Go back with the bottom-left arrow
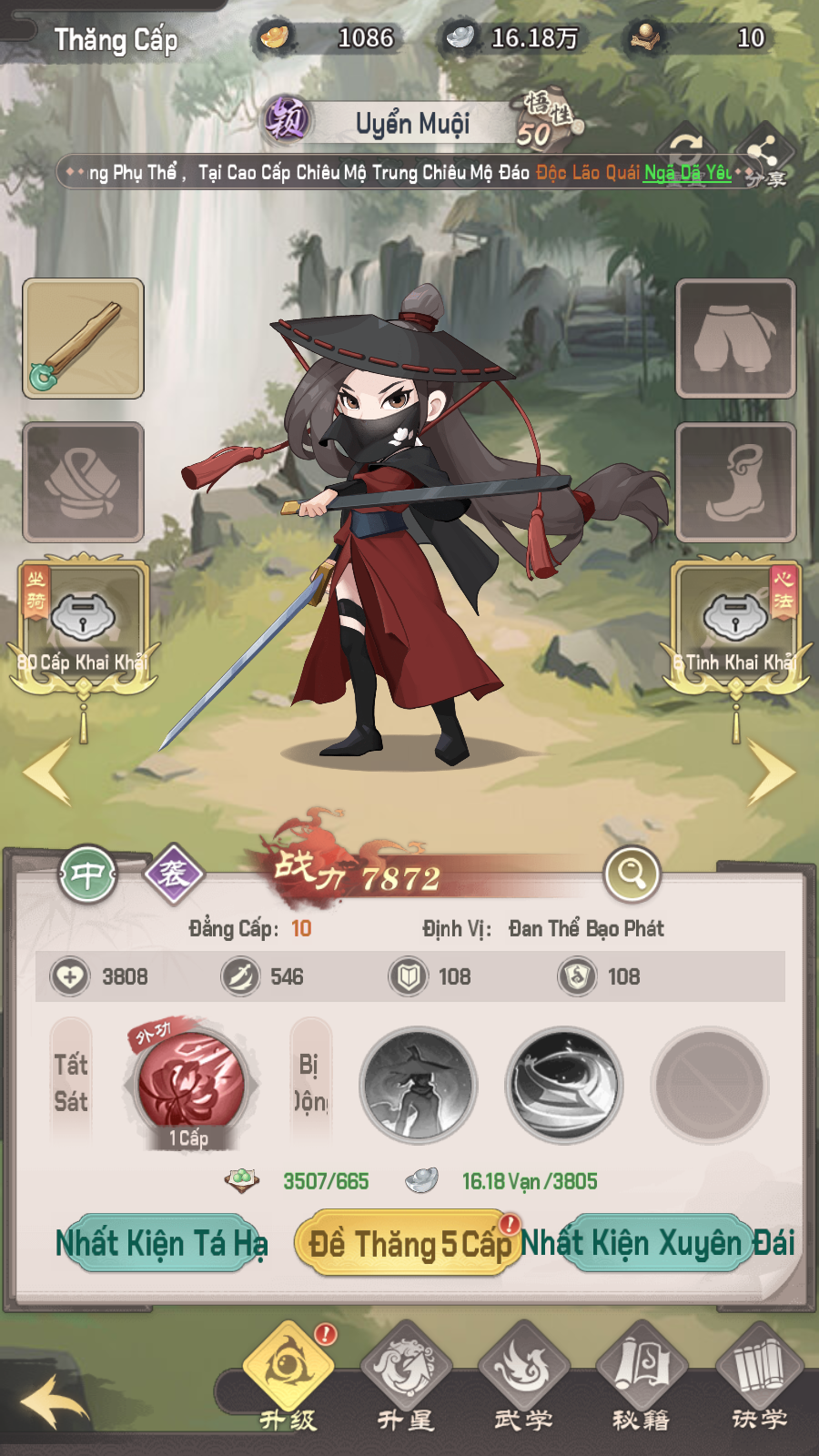The height and width of the screenshot is (1456, 819). click(x=55, y=1401)
